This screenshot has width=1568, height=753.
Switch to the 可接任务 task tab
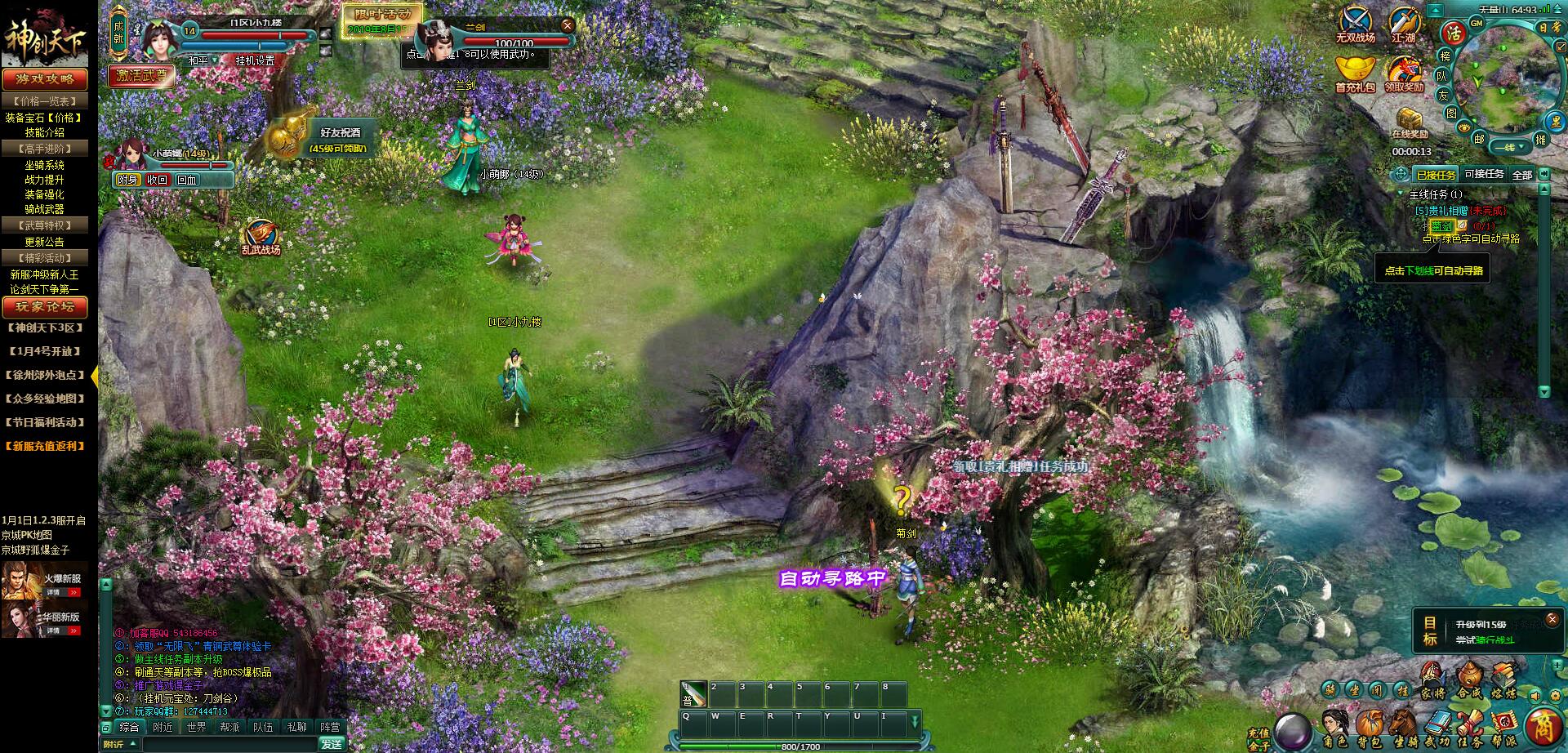pyautogui.click(x=1485, y=175)
